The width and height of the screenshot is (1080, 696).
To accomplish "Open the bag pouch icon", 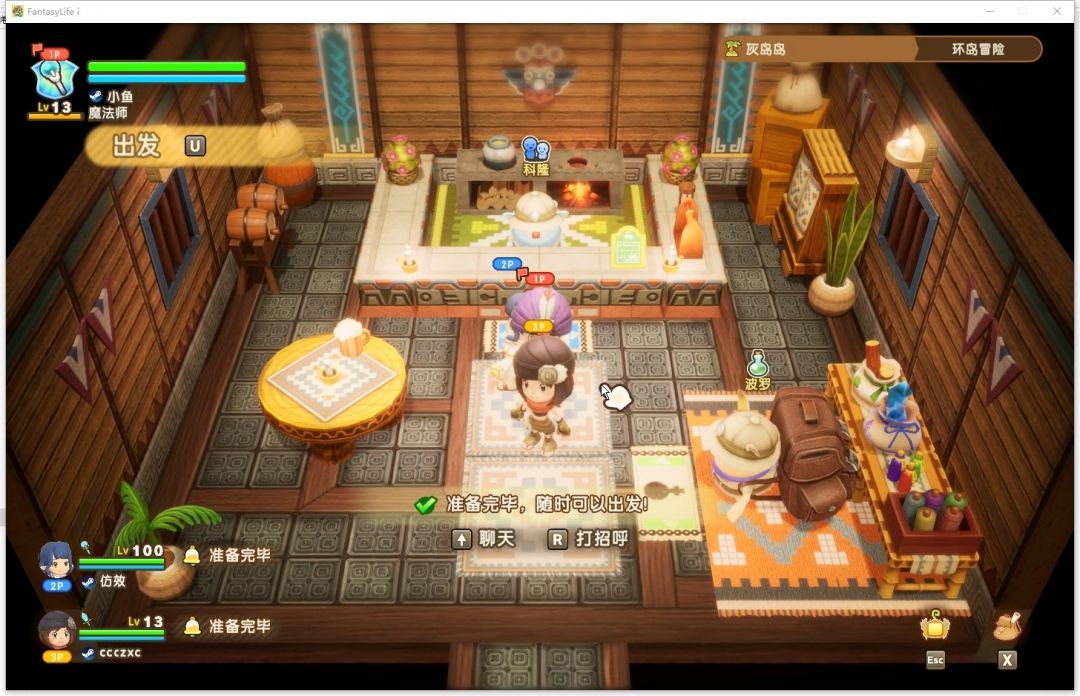I will [1007, 627].
